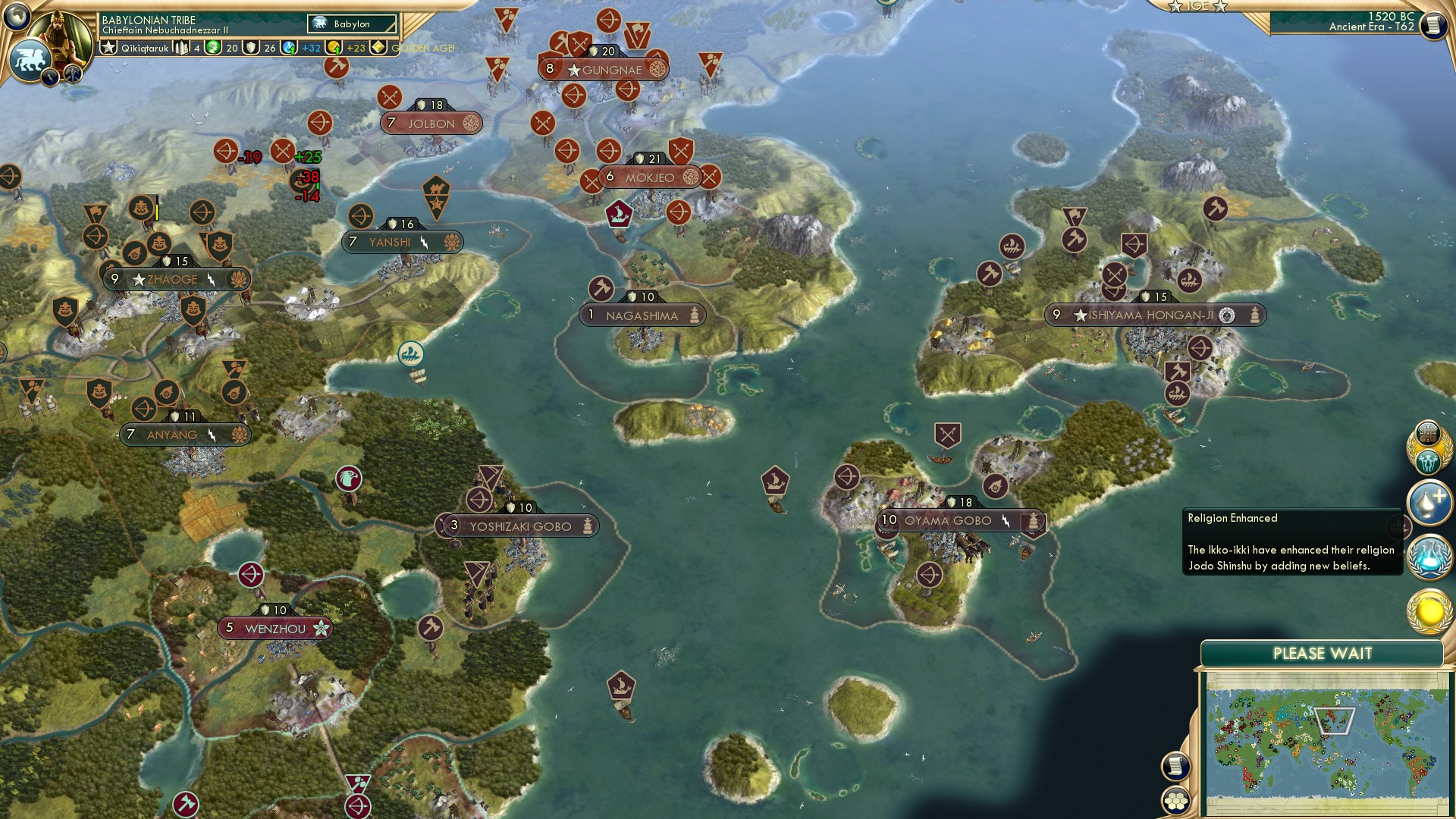Select the Gungnae city banner
This screenshot has width=1456, height=819.
tap(604, 69)
